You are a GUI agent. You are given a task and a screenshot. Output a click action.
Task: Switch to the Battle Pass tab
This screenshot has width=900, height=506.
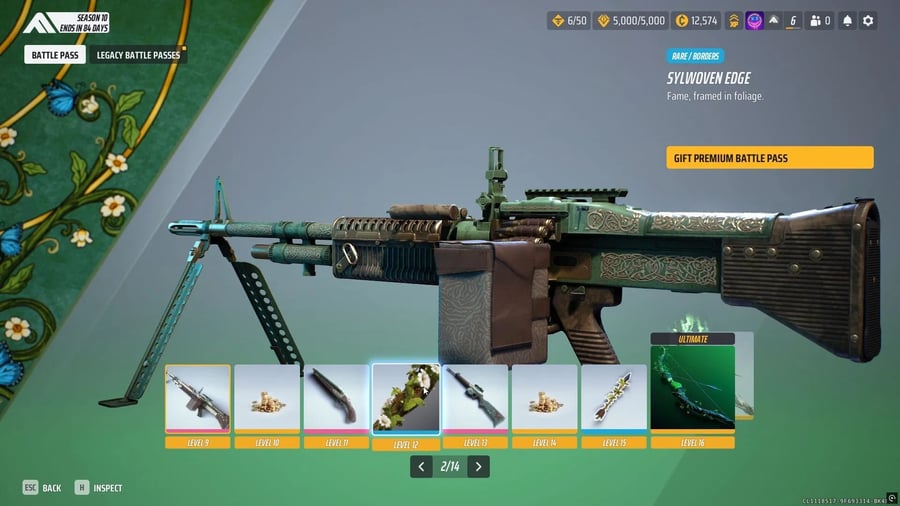click(55, 55)
